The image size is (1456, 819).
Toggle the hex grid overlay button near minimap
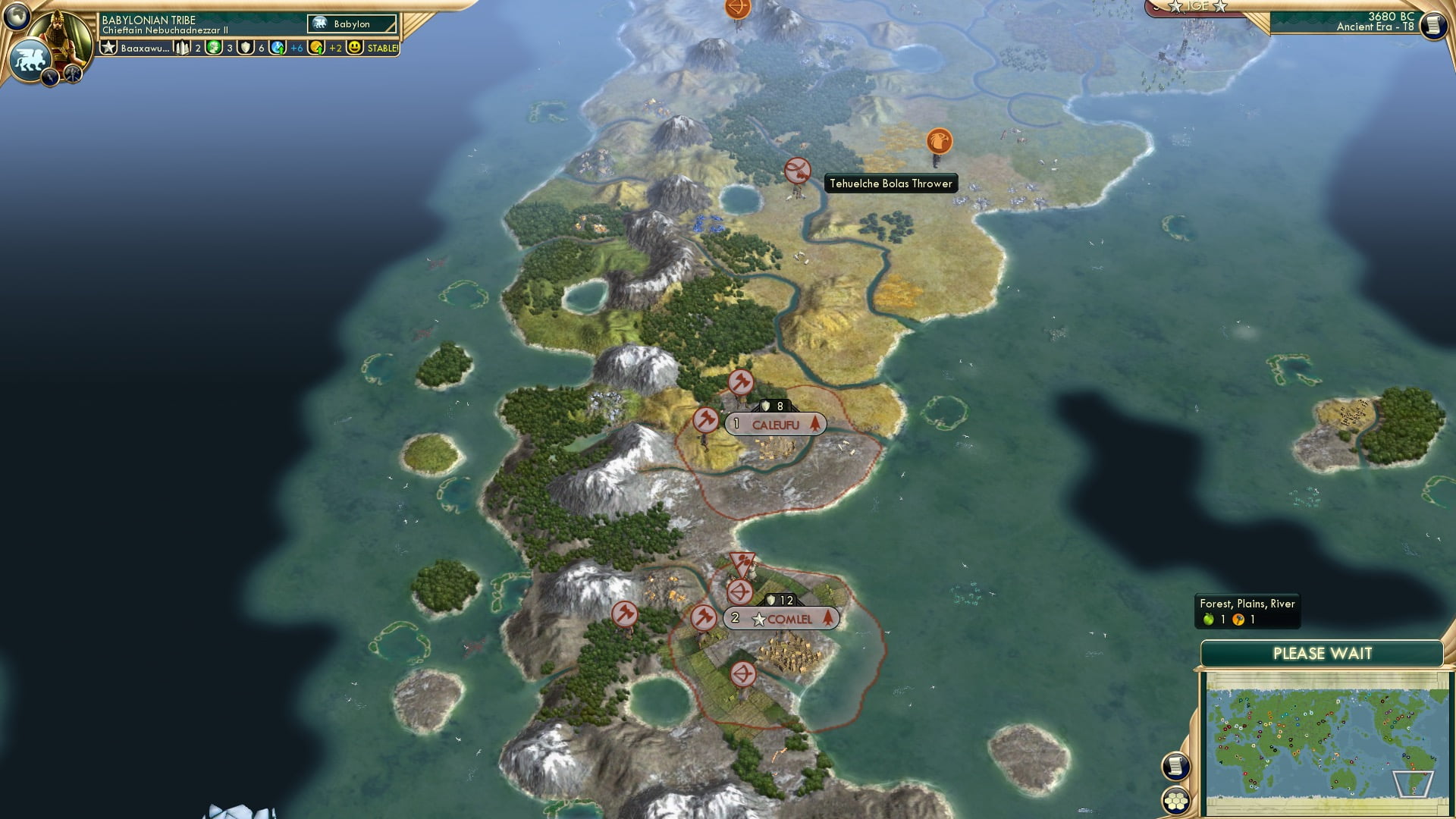pyautogui.click(x=1176, y=802)
